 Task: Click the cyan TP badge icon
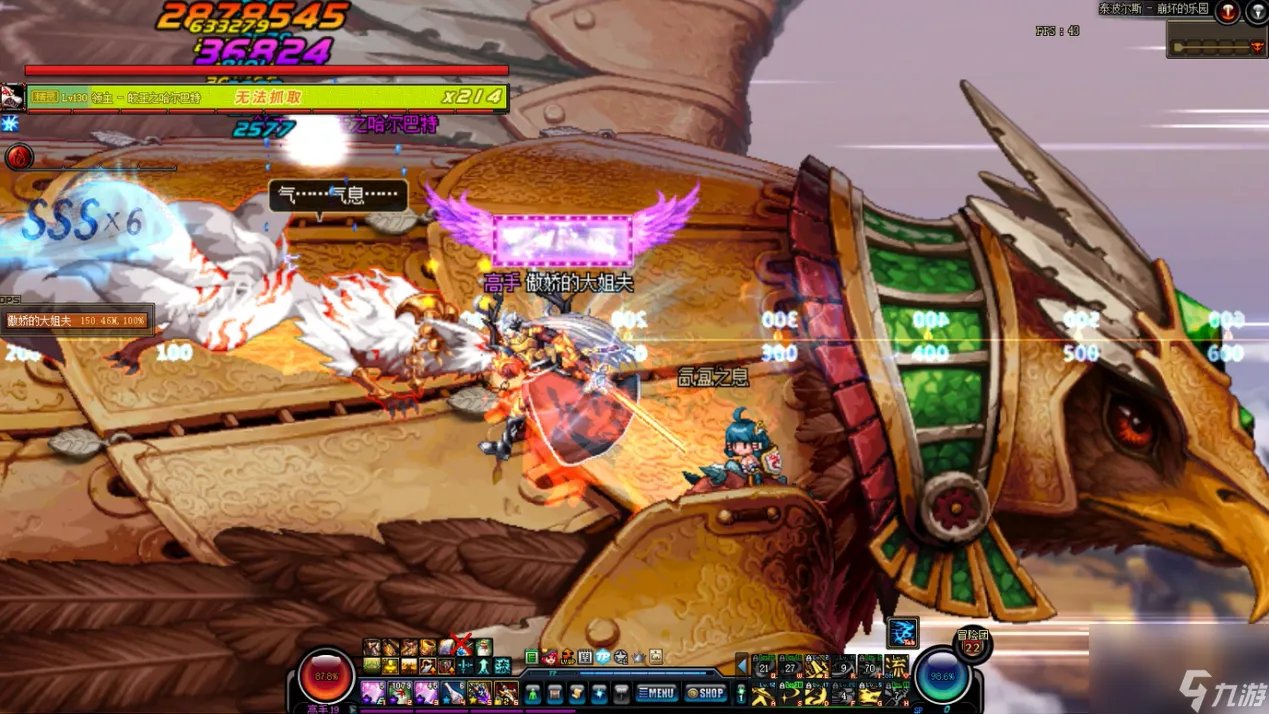pos(603,657)
